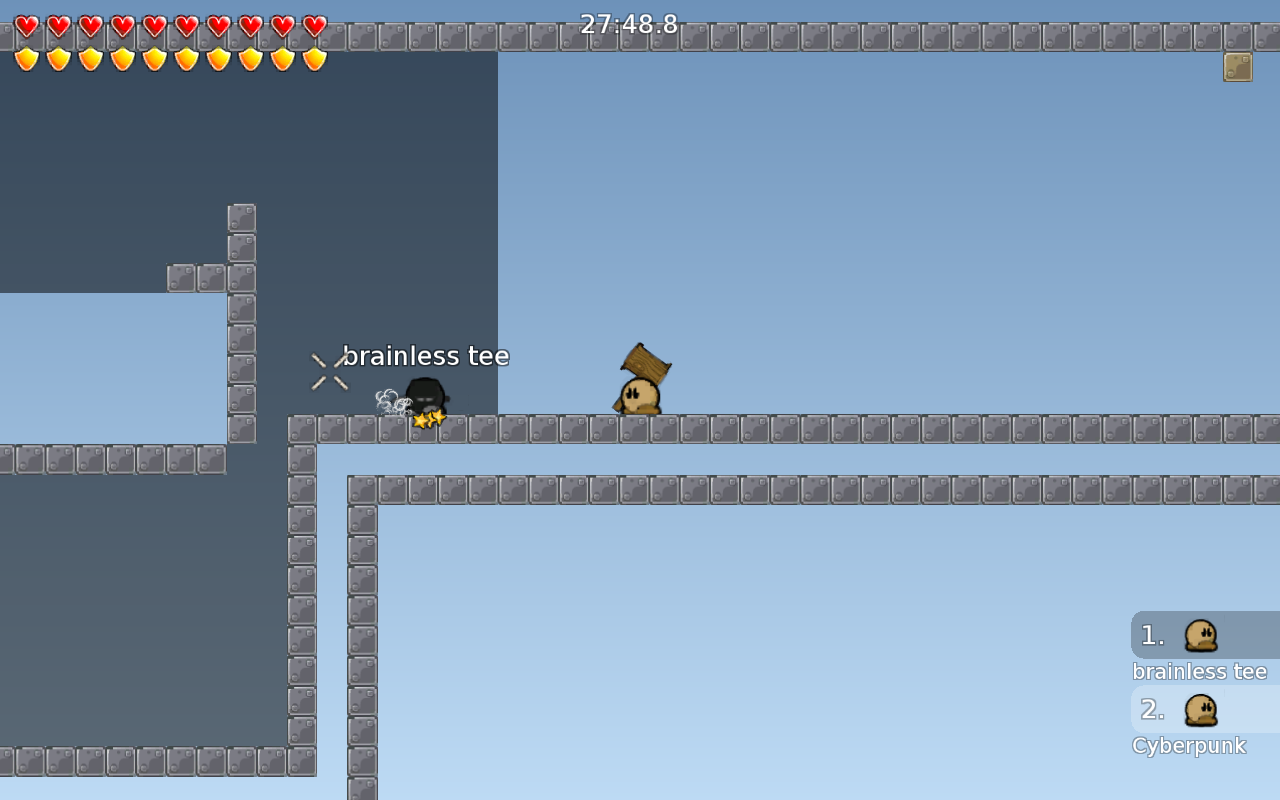Click the floating brainless tee nameplate

click(427, 356)
